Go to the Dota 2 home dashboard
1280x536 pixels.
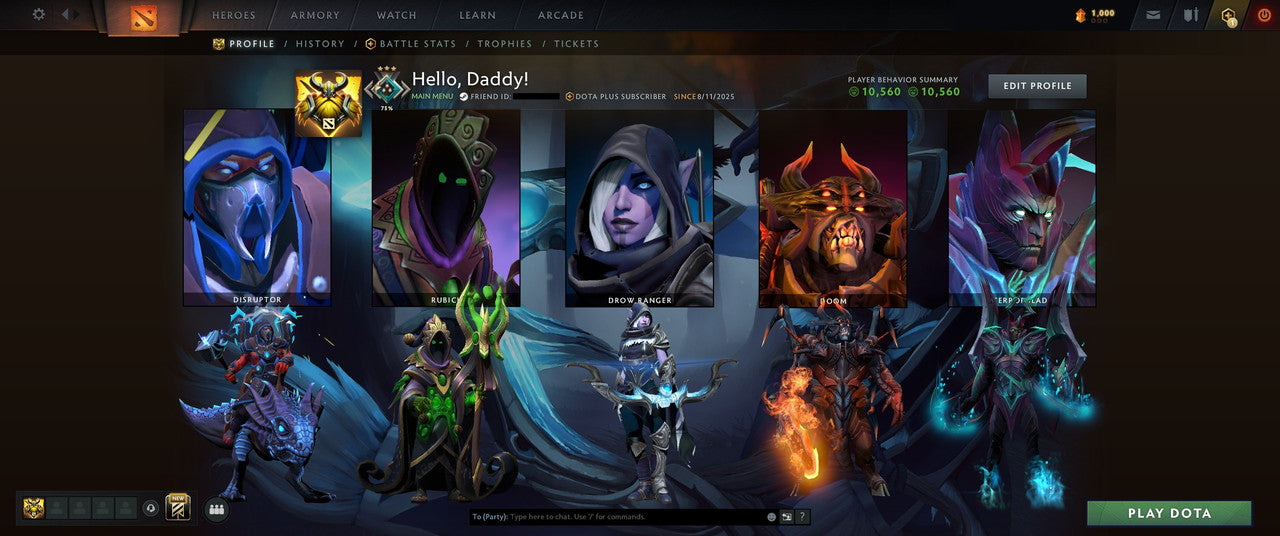(x=144, y=17)
